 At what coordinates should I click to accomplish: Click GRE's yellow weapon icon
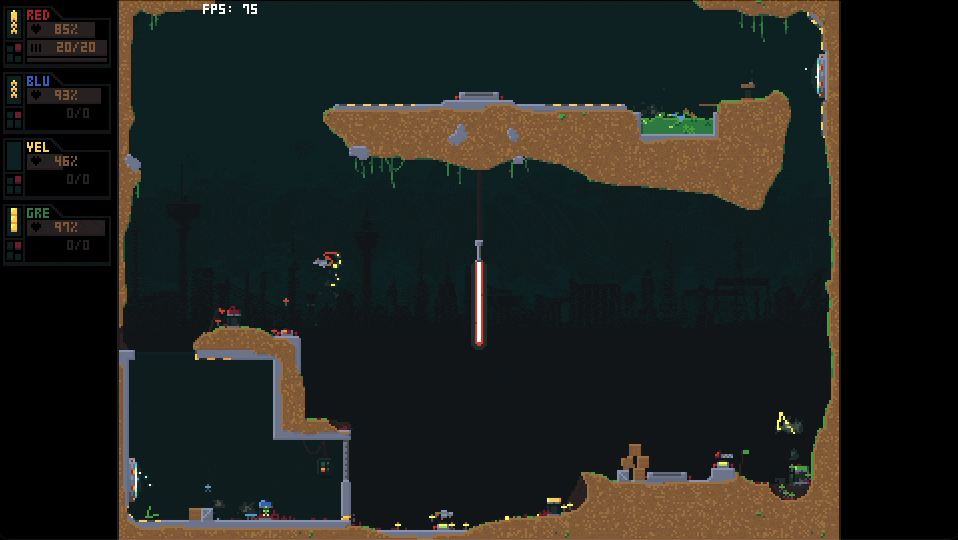[14, 220]
